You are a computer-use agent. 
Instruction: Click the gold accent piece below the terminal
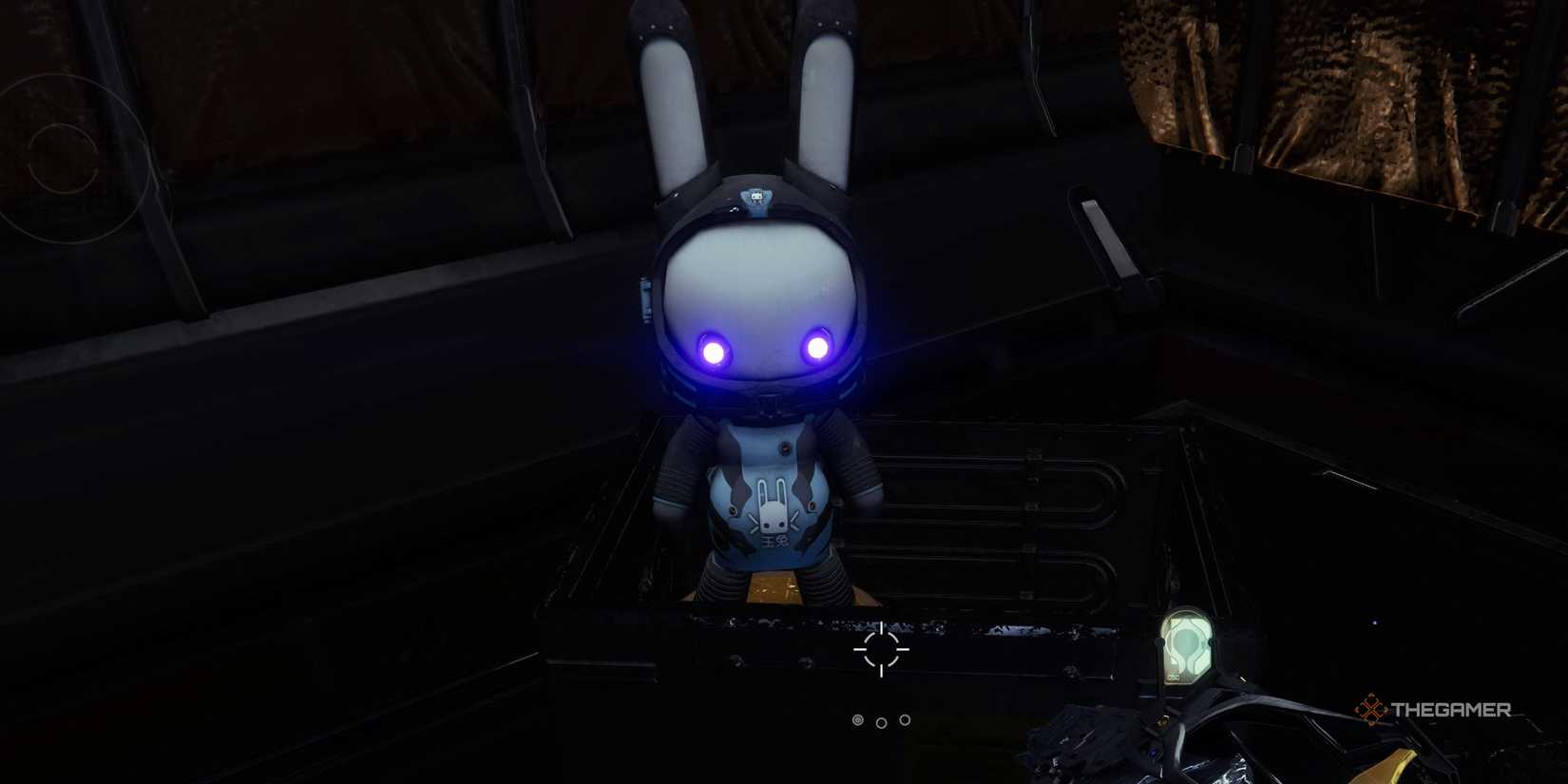coord(1161,722)
